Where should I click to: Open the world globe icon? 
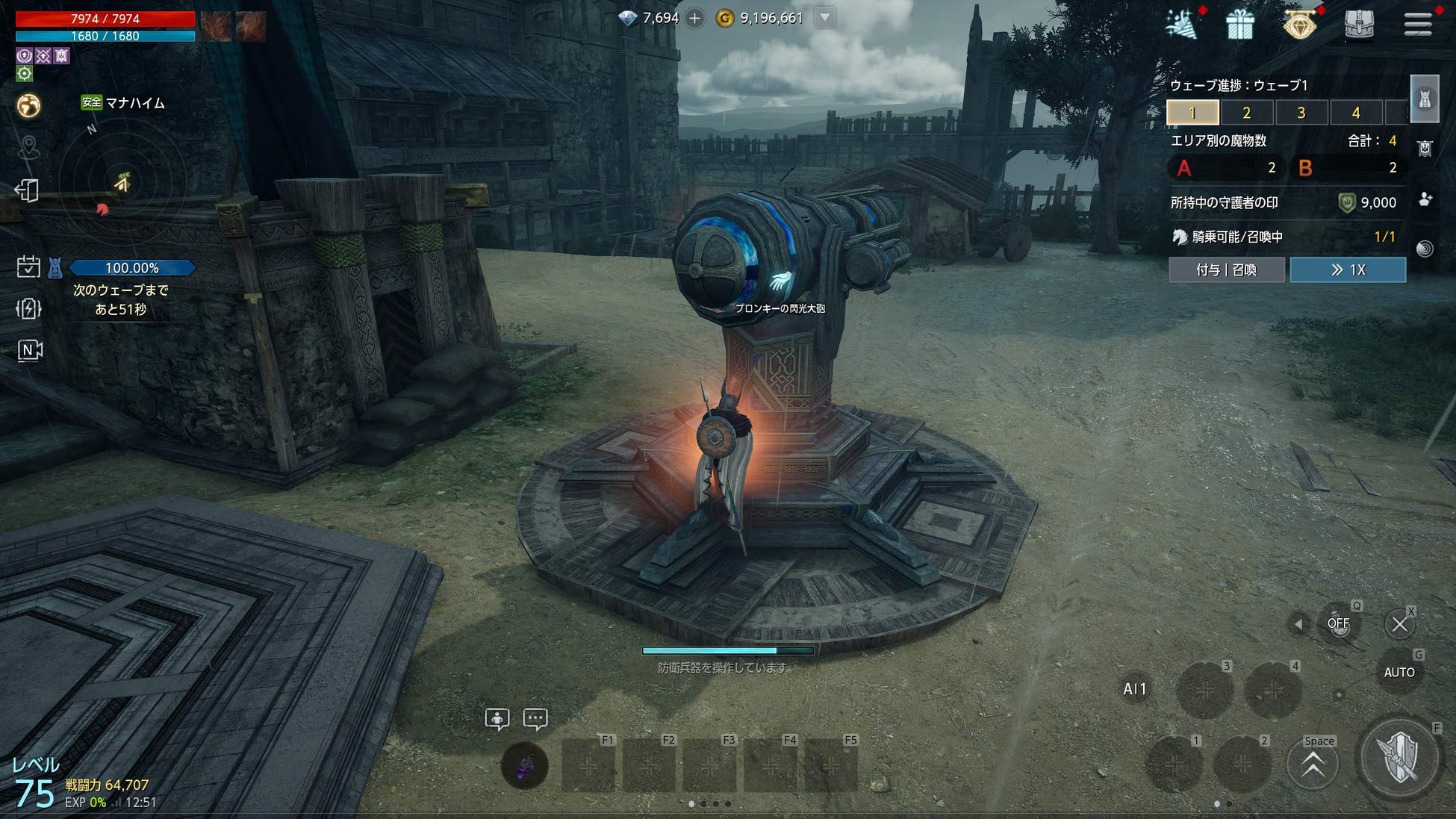[28, 106]
